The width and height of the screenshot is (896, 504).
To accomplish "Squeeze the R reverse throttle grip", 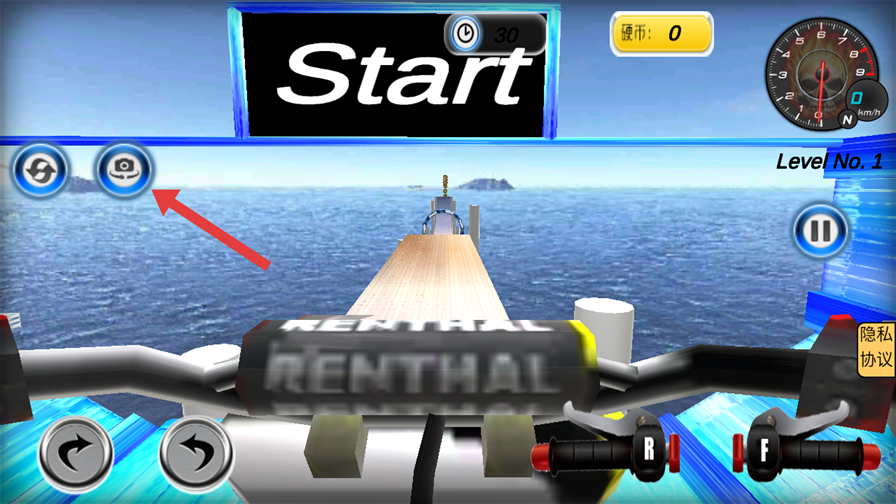I will pos(648,450).
